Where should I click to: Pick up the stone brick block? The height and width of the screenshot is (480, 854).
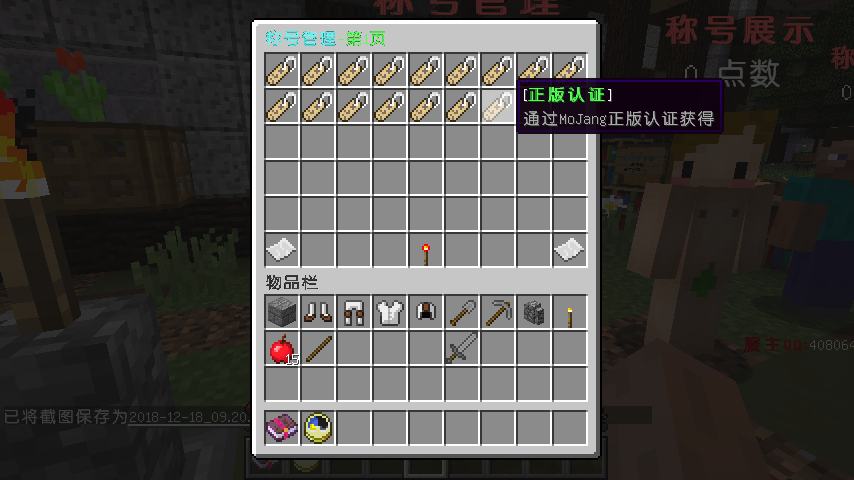[x=281, y=313]
